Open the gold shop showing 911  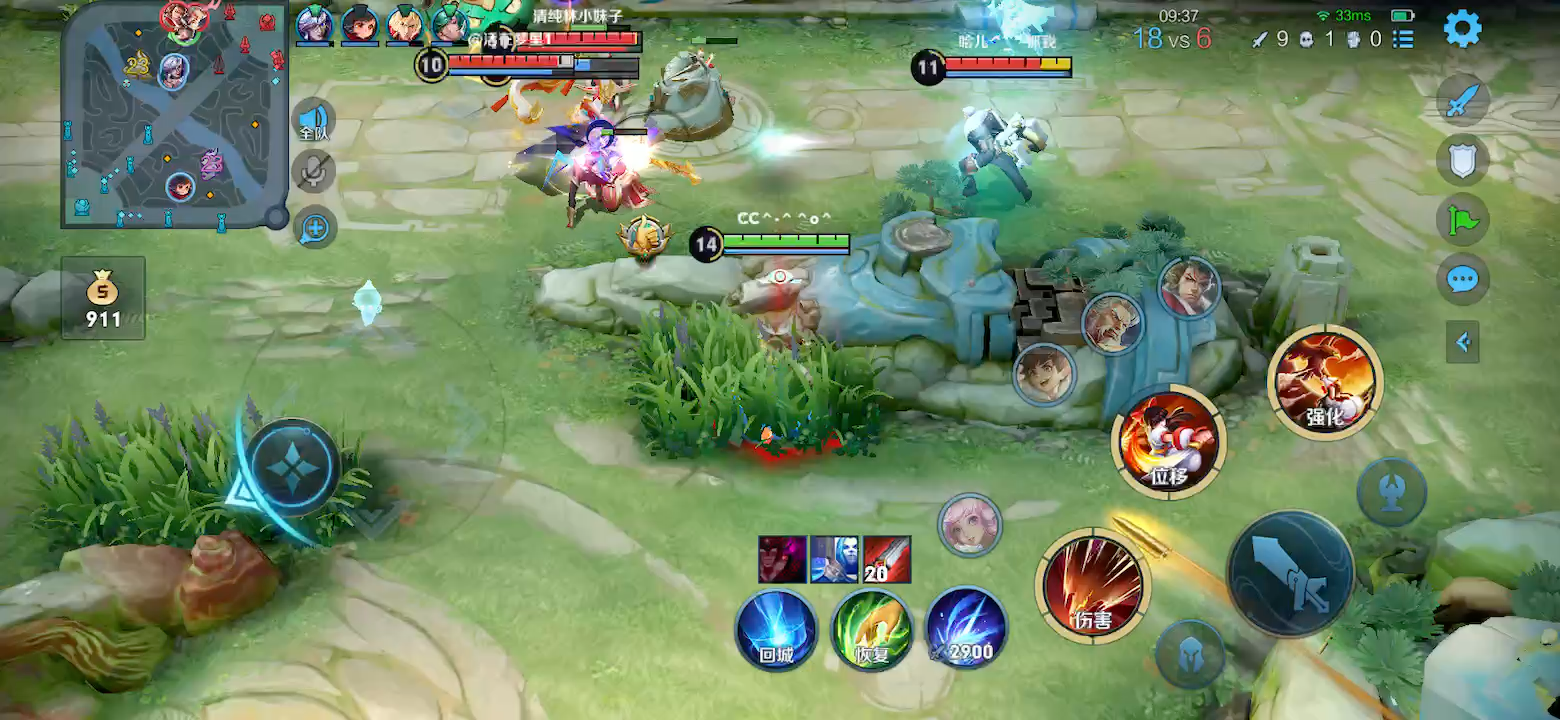click(x=103, y=298)
